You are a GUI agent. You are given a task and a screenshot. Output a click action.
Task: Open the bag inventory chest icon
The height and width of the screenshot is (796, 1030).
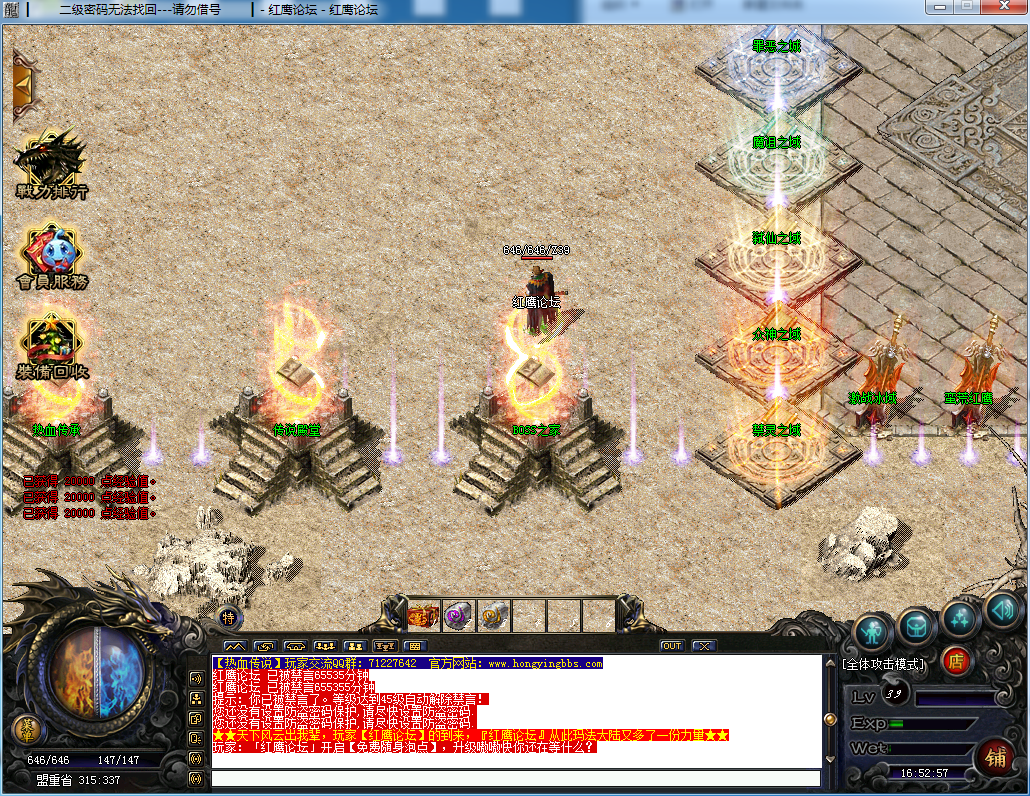tap(916, 627)
